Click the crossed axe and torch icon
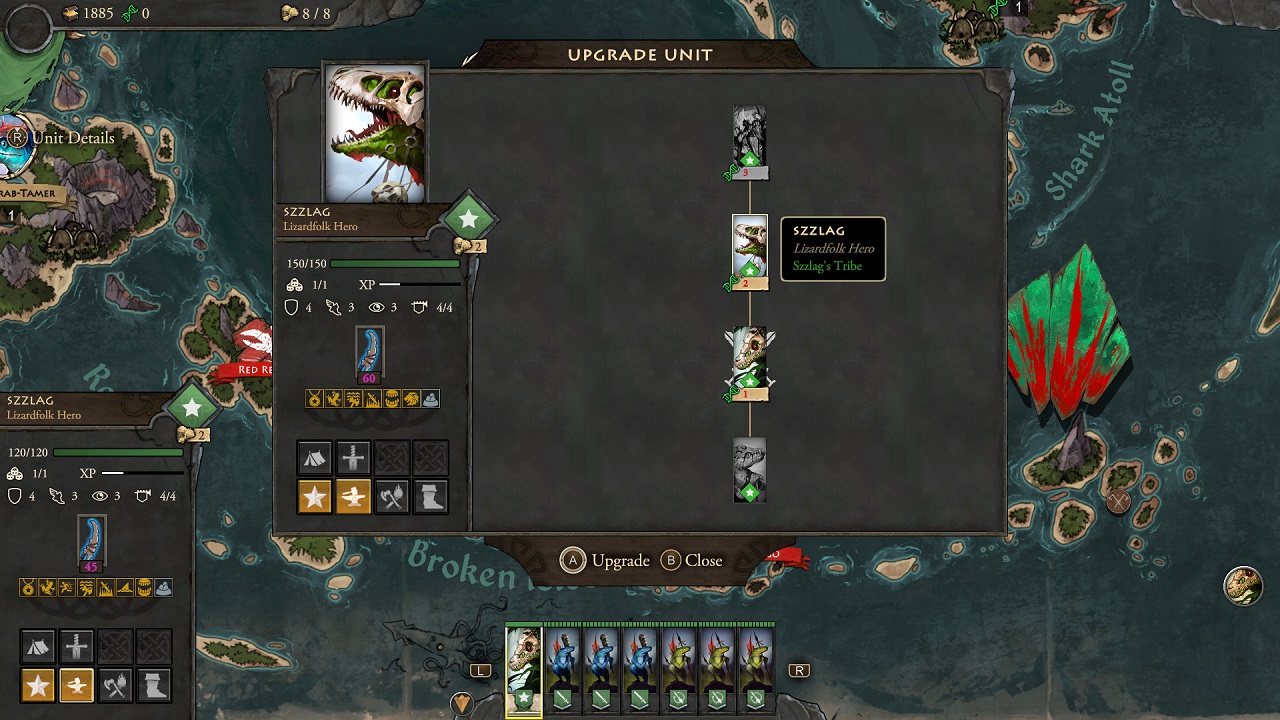The height and width of the screenshot is (720, 1280). (391, 495)
